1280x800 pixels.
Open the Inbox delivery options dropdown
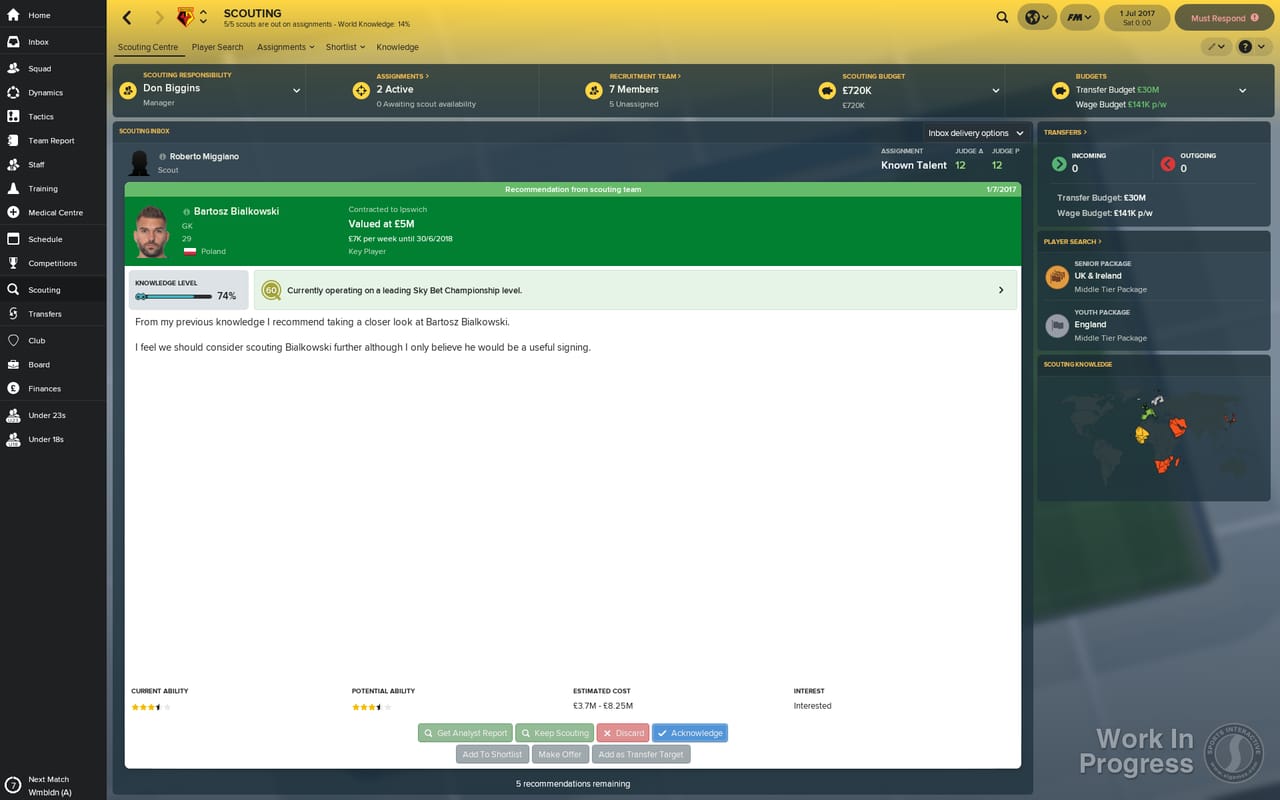pyautogui.click(x=973, y=132)
